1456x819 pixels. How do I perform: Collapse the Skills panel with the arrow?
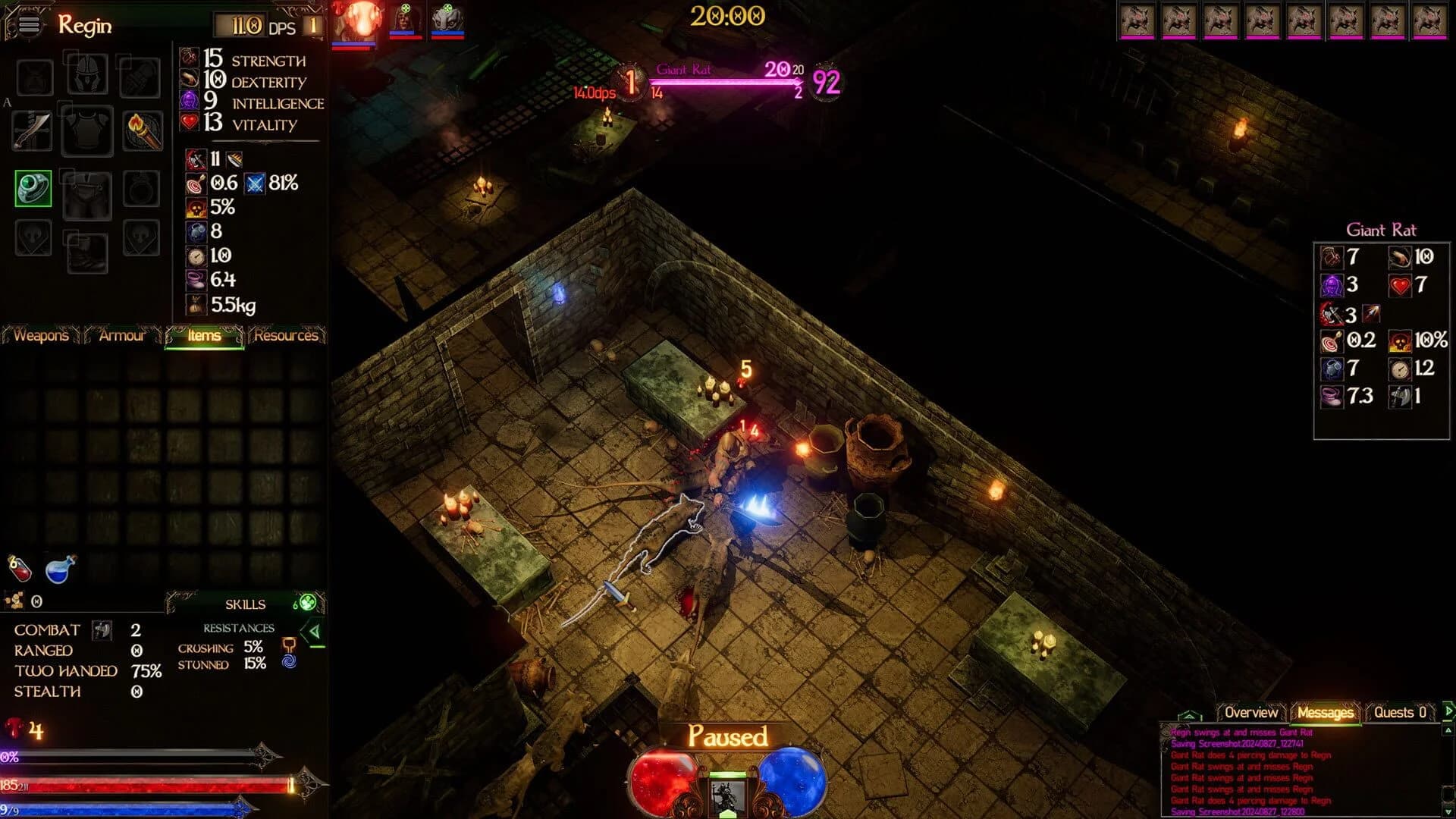(x=312, y=632)
